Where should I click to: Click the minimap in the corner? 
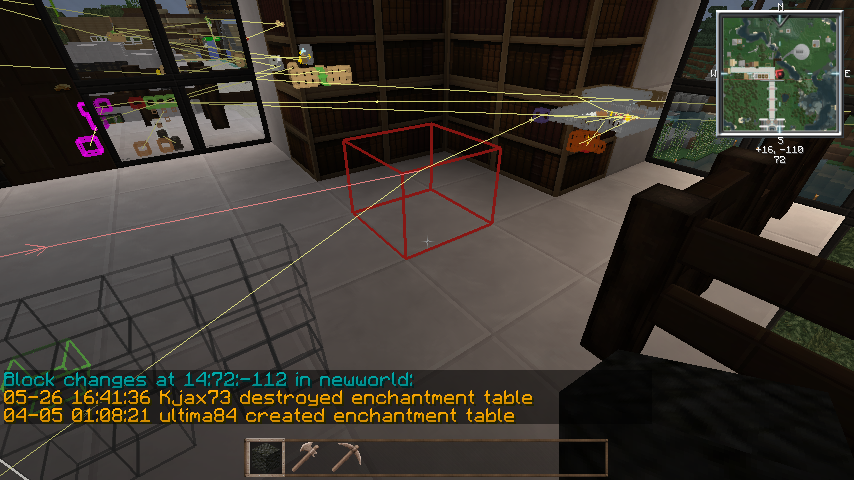click(x=778, y=73)
